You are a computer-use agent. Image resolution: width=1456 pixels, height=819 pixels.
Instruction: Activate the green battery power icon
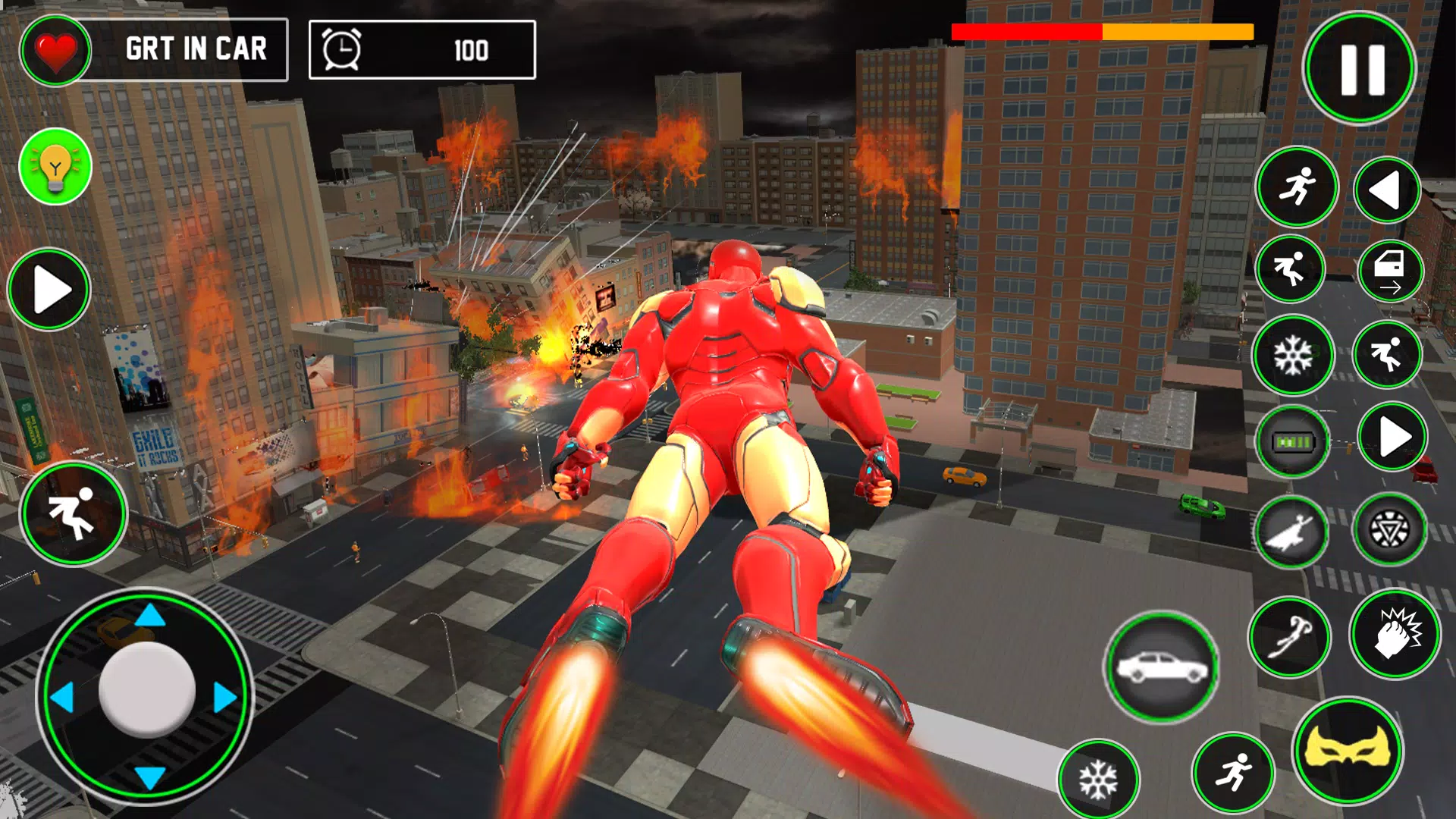[1293, 441]
